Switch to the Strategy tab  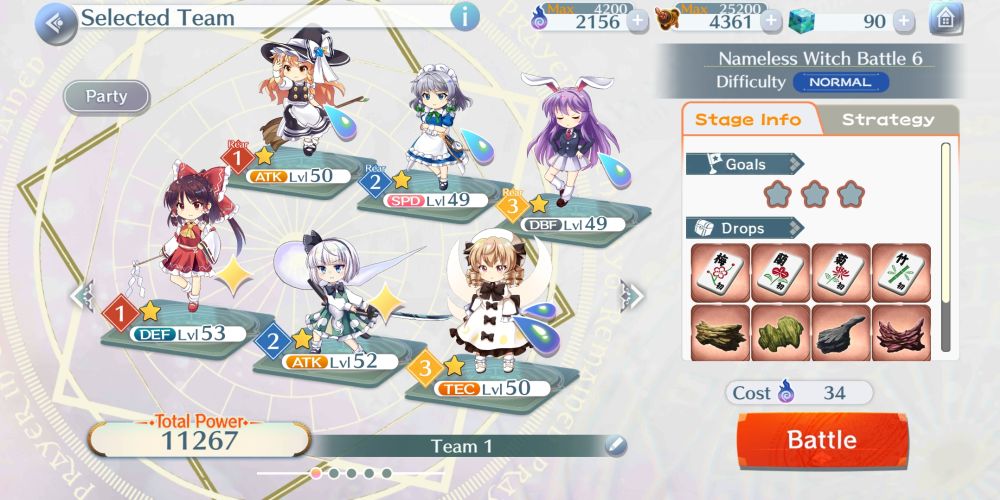[x=887, y=120]
